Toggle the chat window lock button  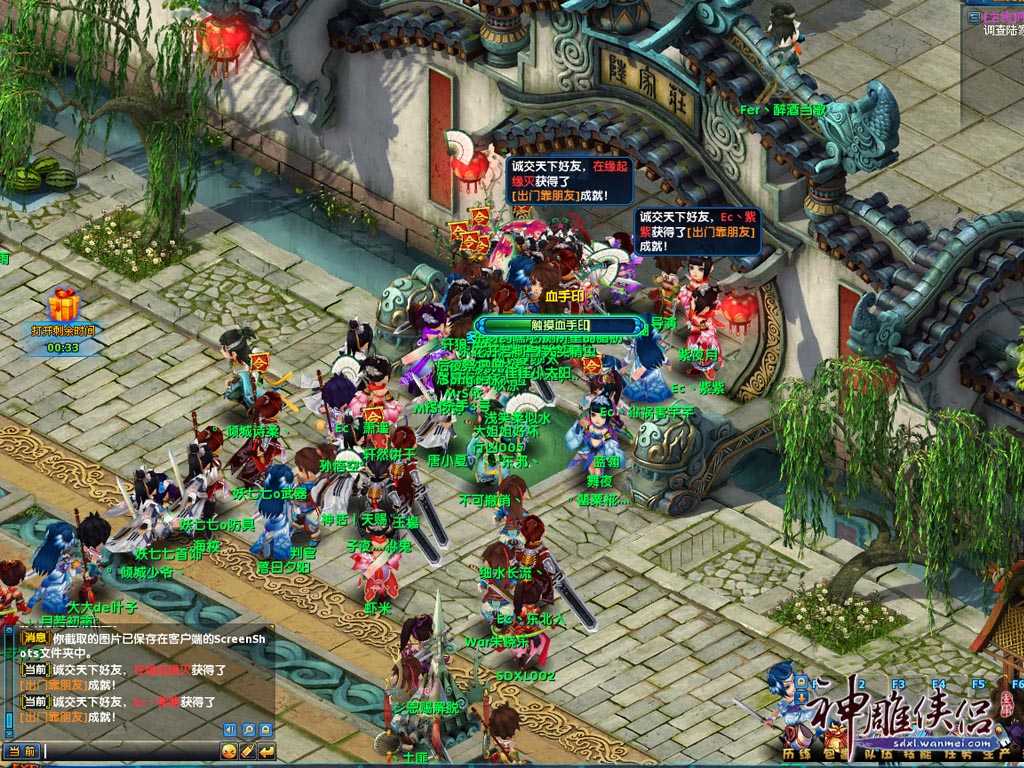click(x=266, y=730)
